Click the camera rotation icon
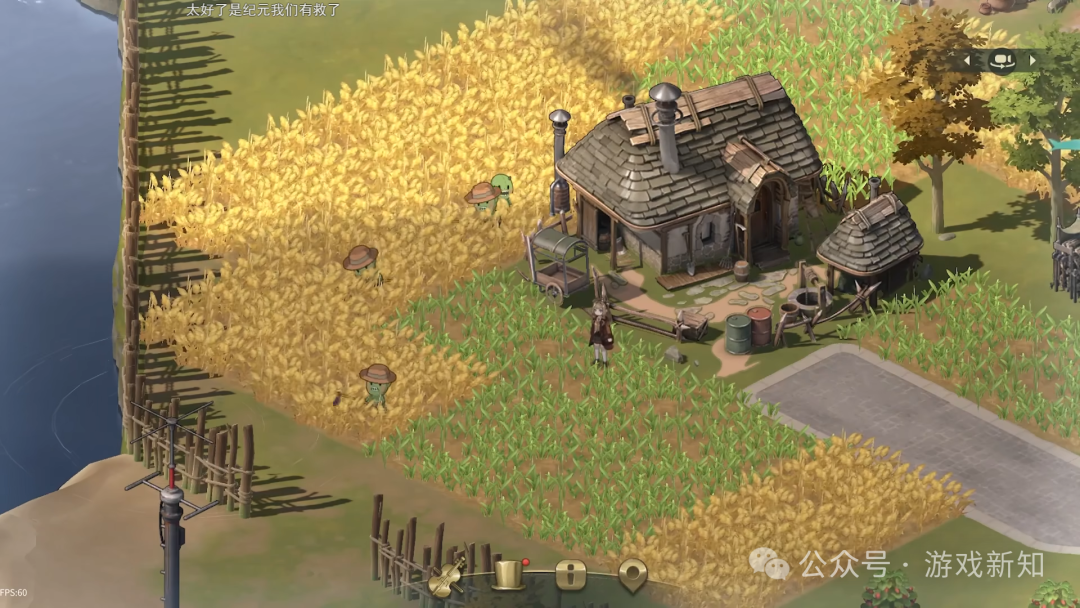 point(1000,60)
